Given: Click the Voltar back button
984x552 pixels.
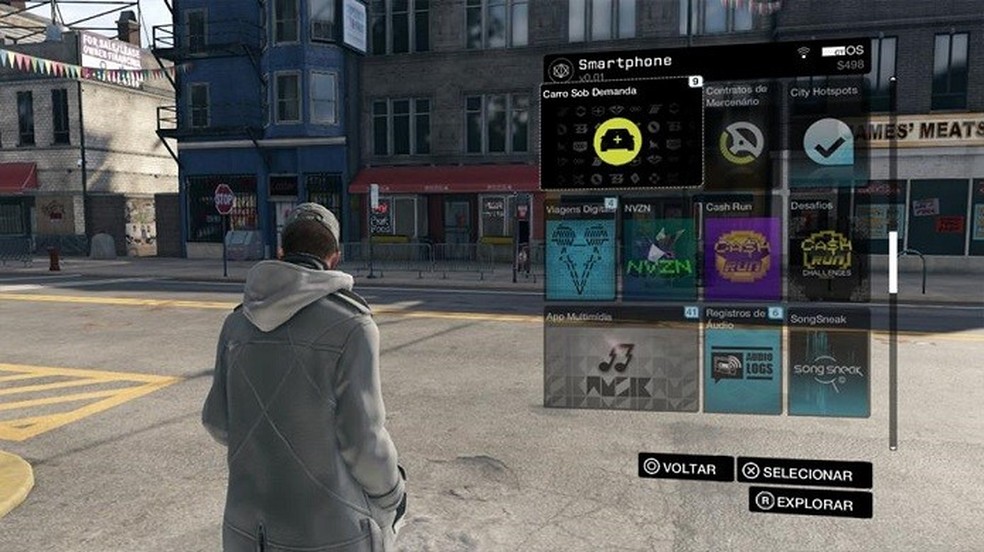Looking at the screenshot, I should (687, 467).
